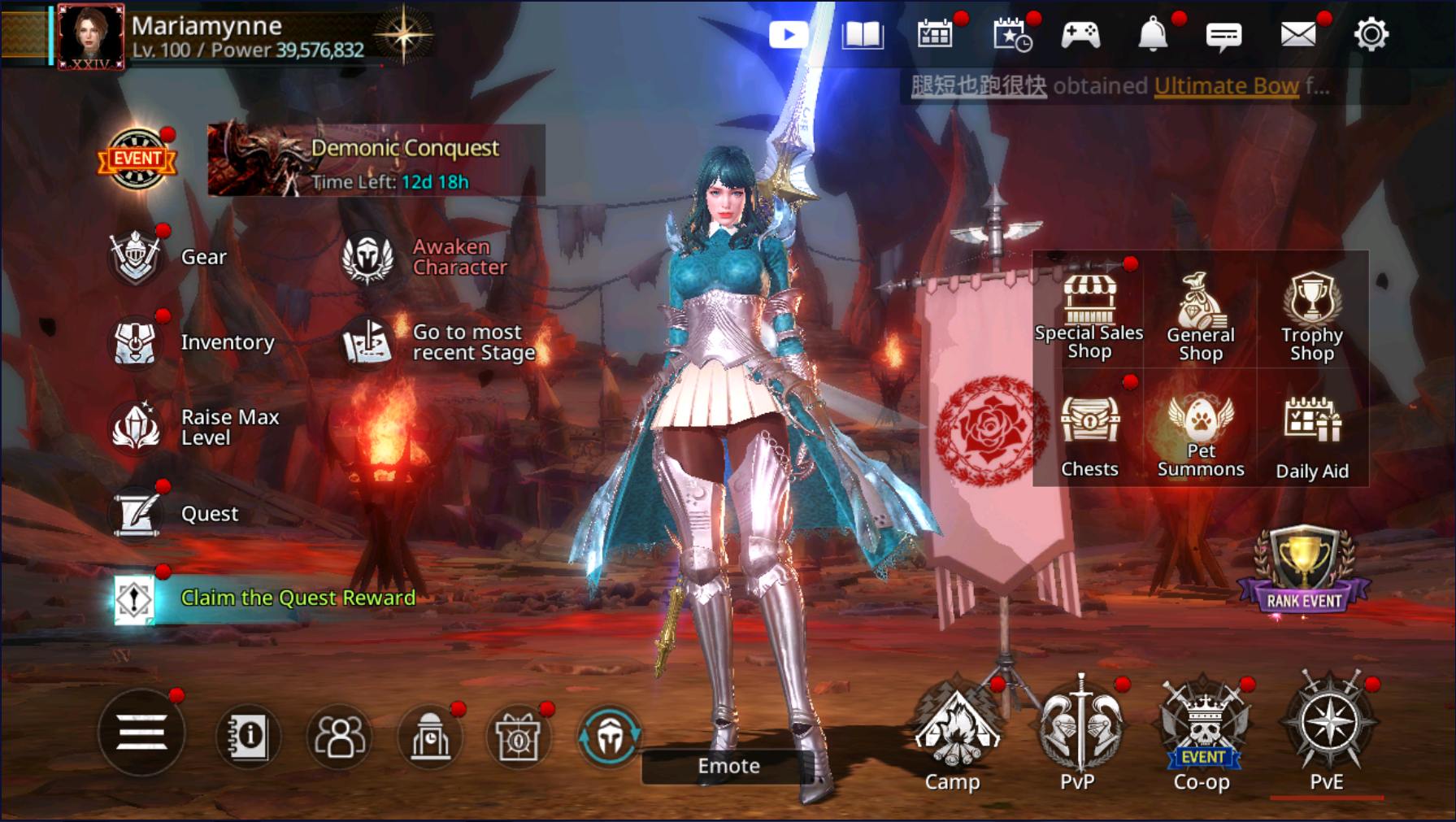Collect Daily Aid
The image size is (1456, 822).
coord(1311,434)
